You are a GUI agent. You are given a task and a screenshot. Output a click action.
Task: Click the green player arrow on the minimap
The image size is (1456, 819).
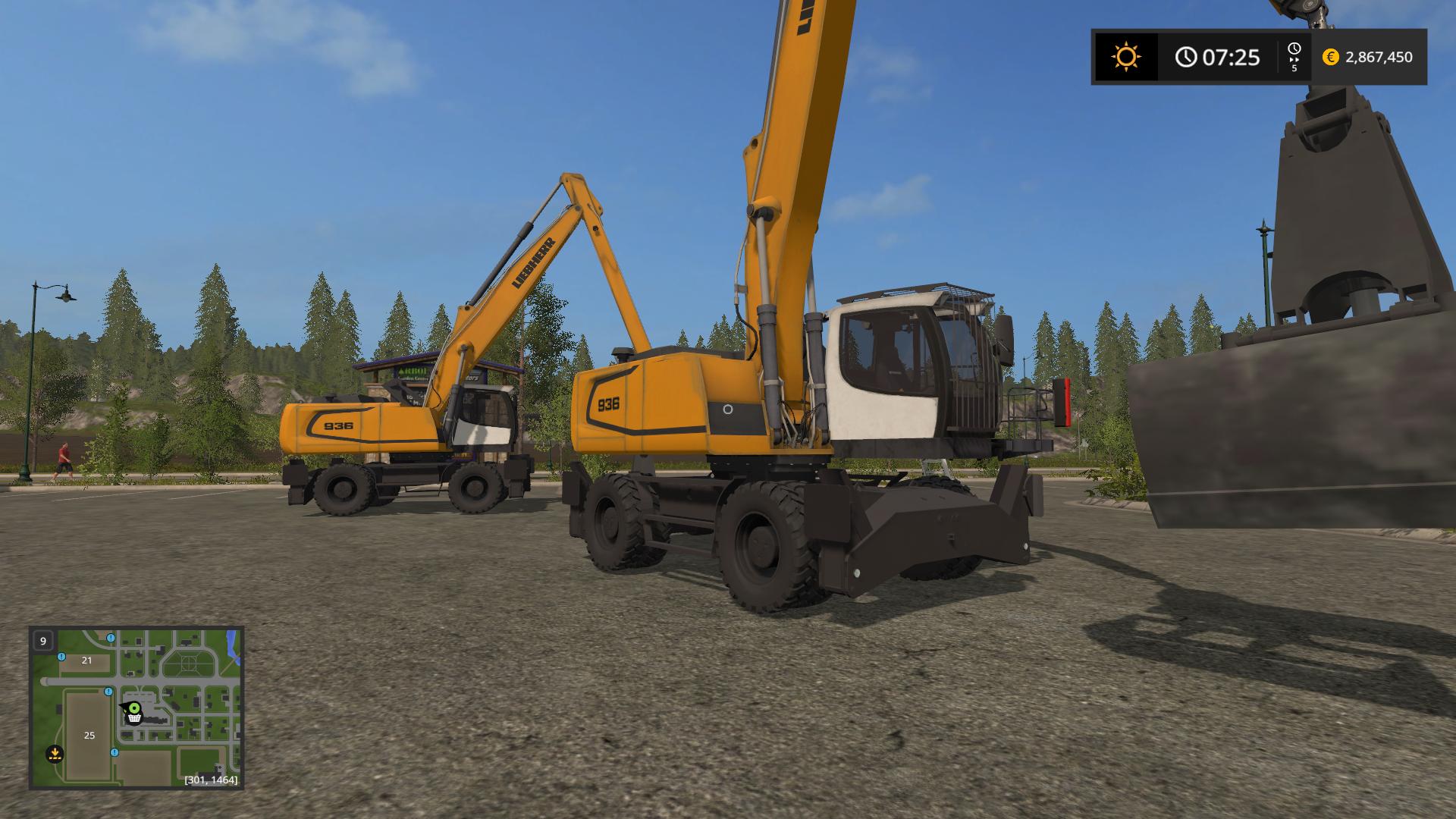click(134, 708)
